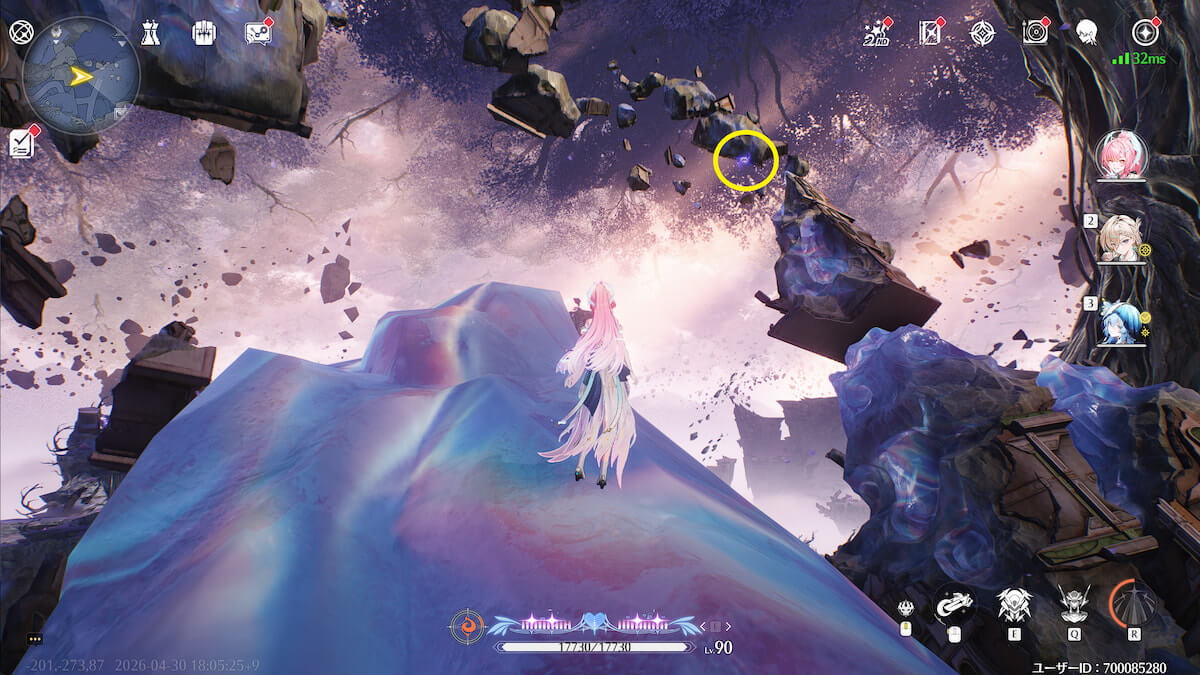Open the card with star icon
Image resolution: width=1200 pixels, height=675 pixels.
pyautogui.click(x=930, y=33)
